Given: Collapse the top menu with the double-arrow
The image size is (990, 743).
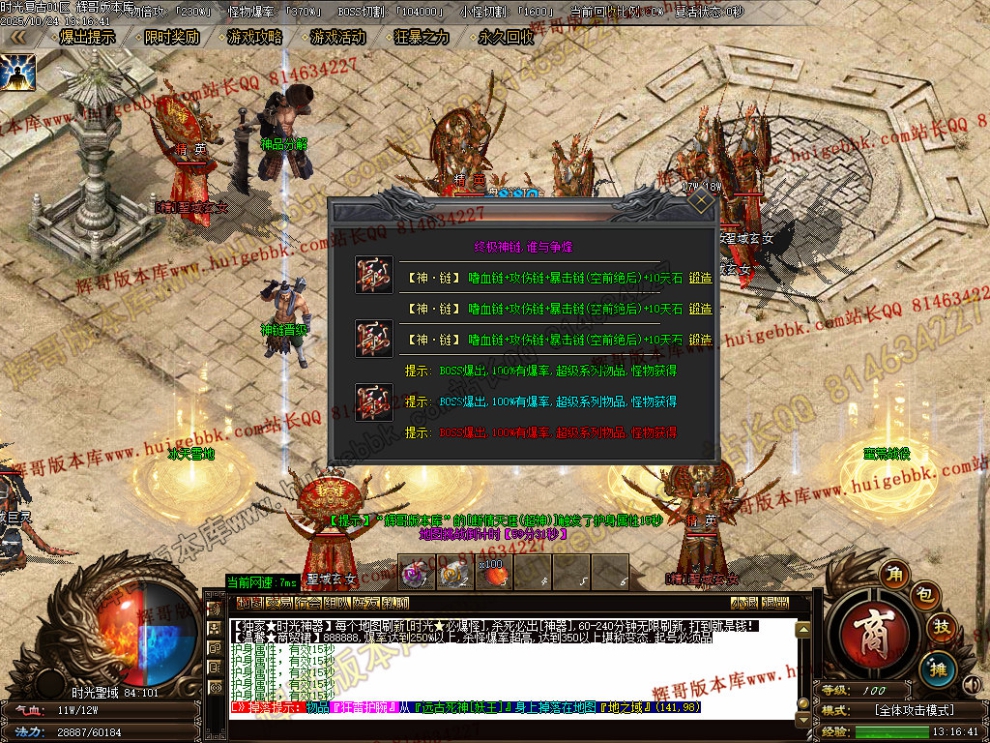Looking at the screenshot, I should pyautogui.click(x=16, y=37).
